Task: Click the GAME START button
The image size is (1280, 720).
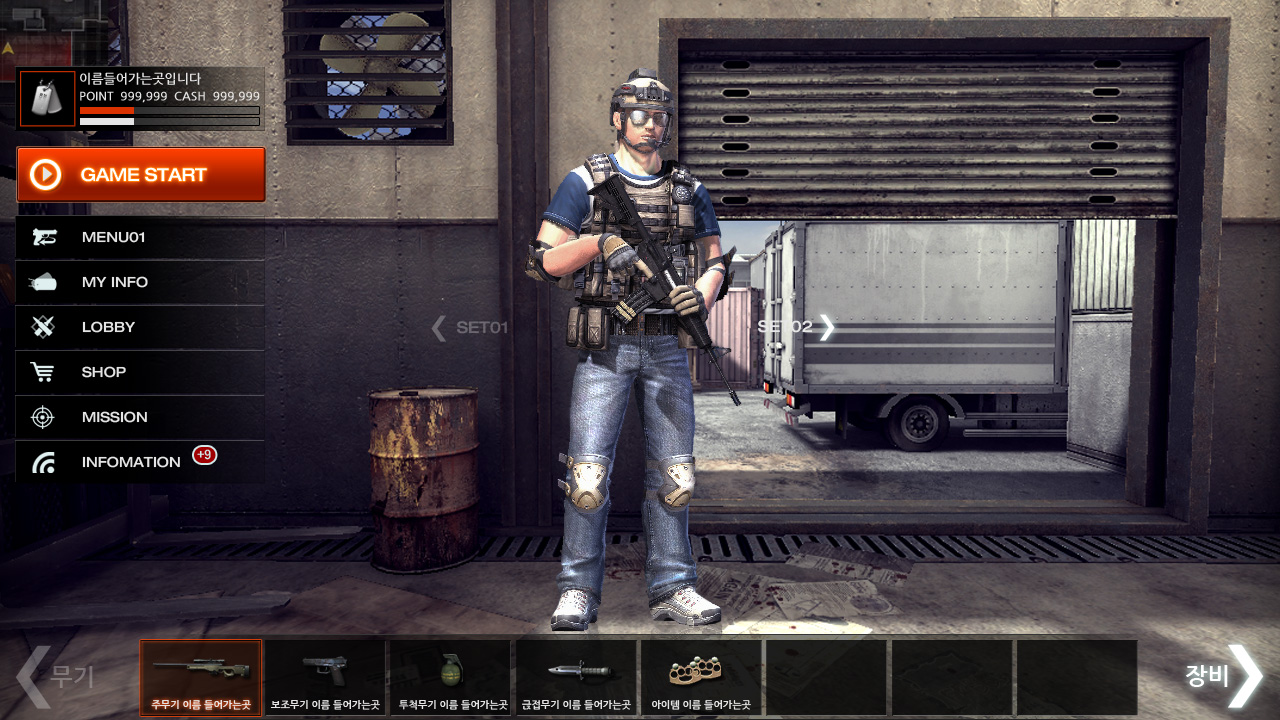Action: [141, 175]
